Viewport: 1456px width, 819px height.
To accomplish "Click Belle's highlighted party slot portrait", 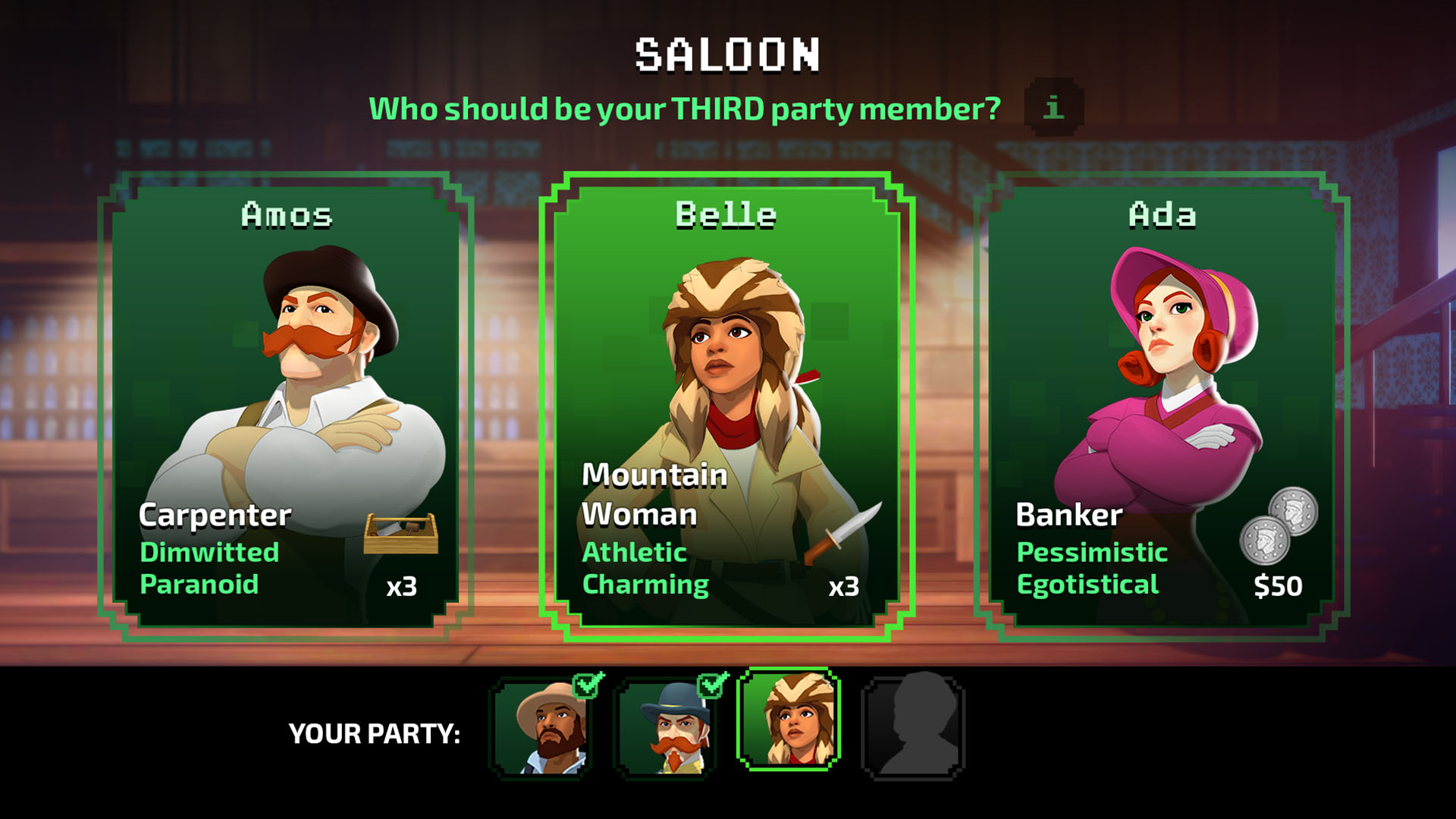I will point(789,720).
